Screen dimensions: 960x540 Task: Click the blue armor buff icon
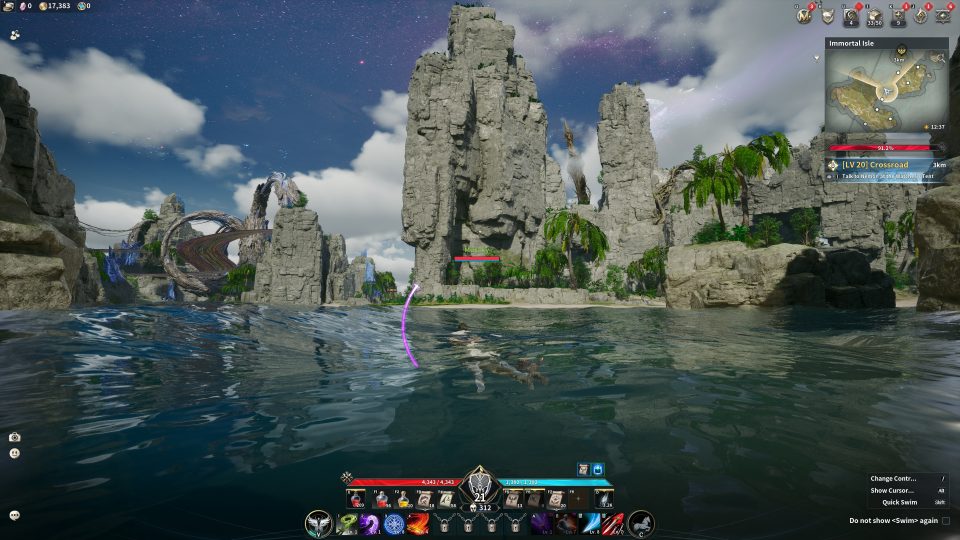(x=599, y=468)
